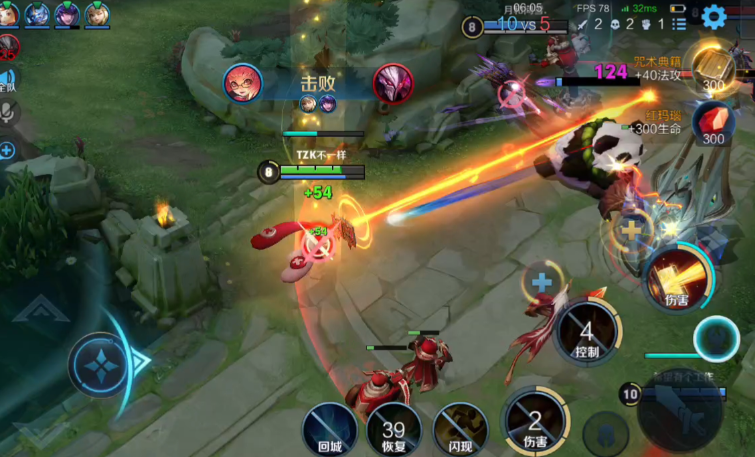Select the purple-haired teammate portrait
Screen dimensions: 755x457
pyautogui.click(x=67, y=14)
